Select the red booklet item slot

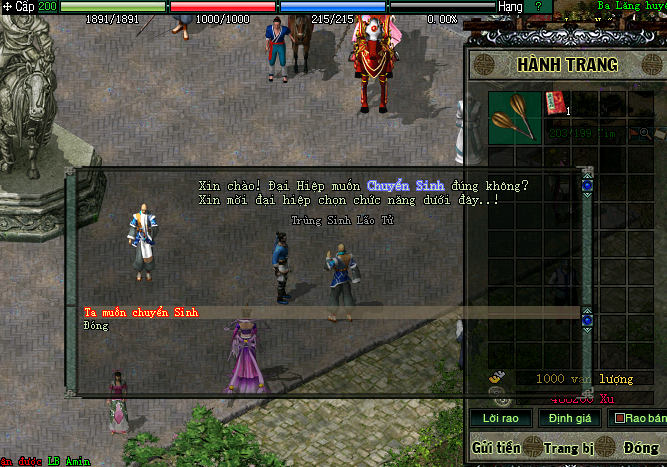click(x=556, y=103)
